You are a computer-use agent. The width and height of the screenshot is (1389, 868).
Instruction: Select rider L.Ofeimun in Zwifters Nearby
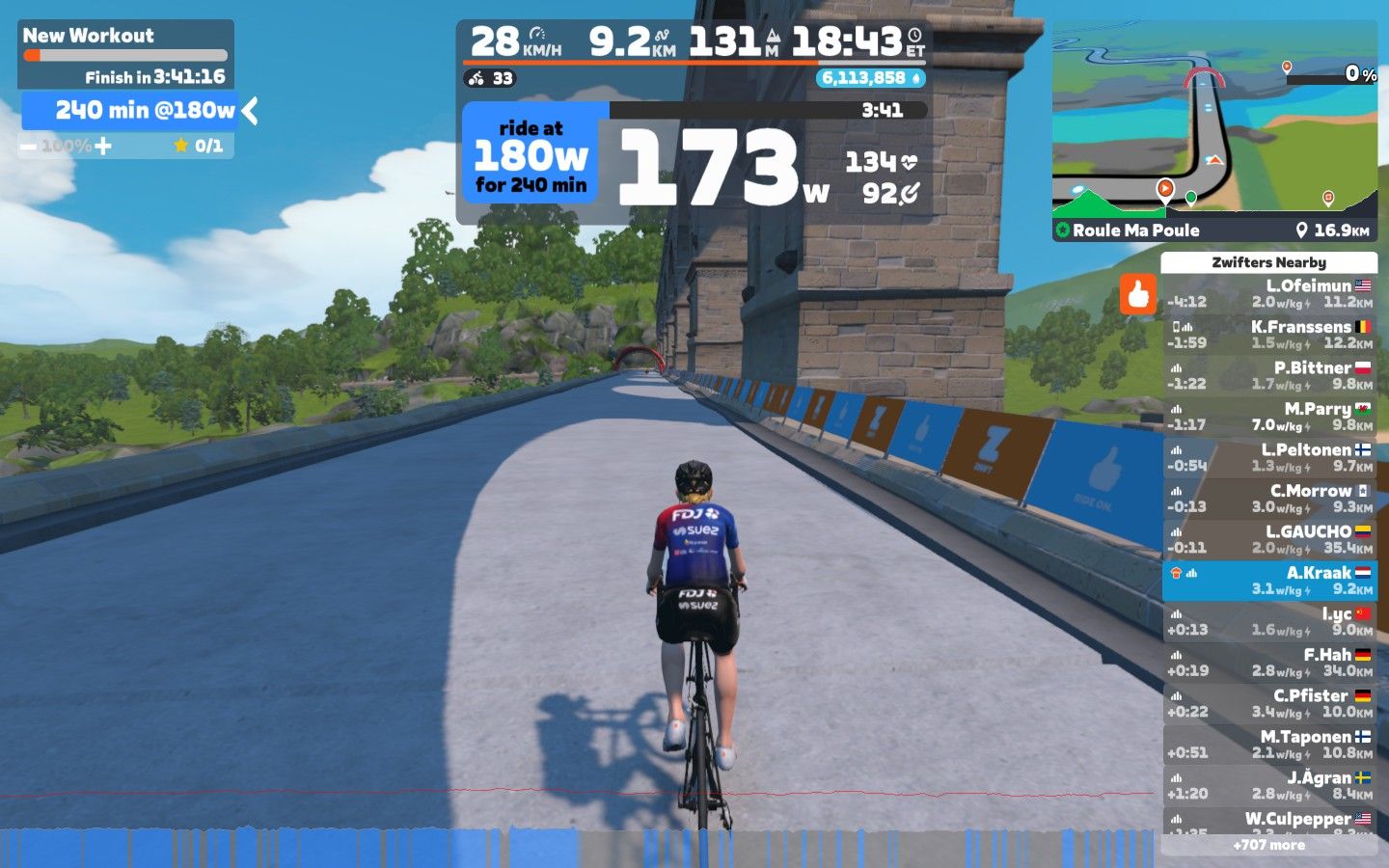pos(1268,293)
